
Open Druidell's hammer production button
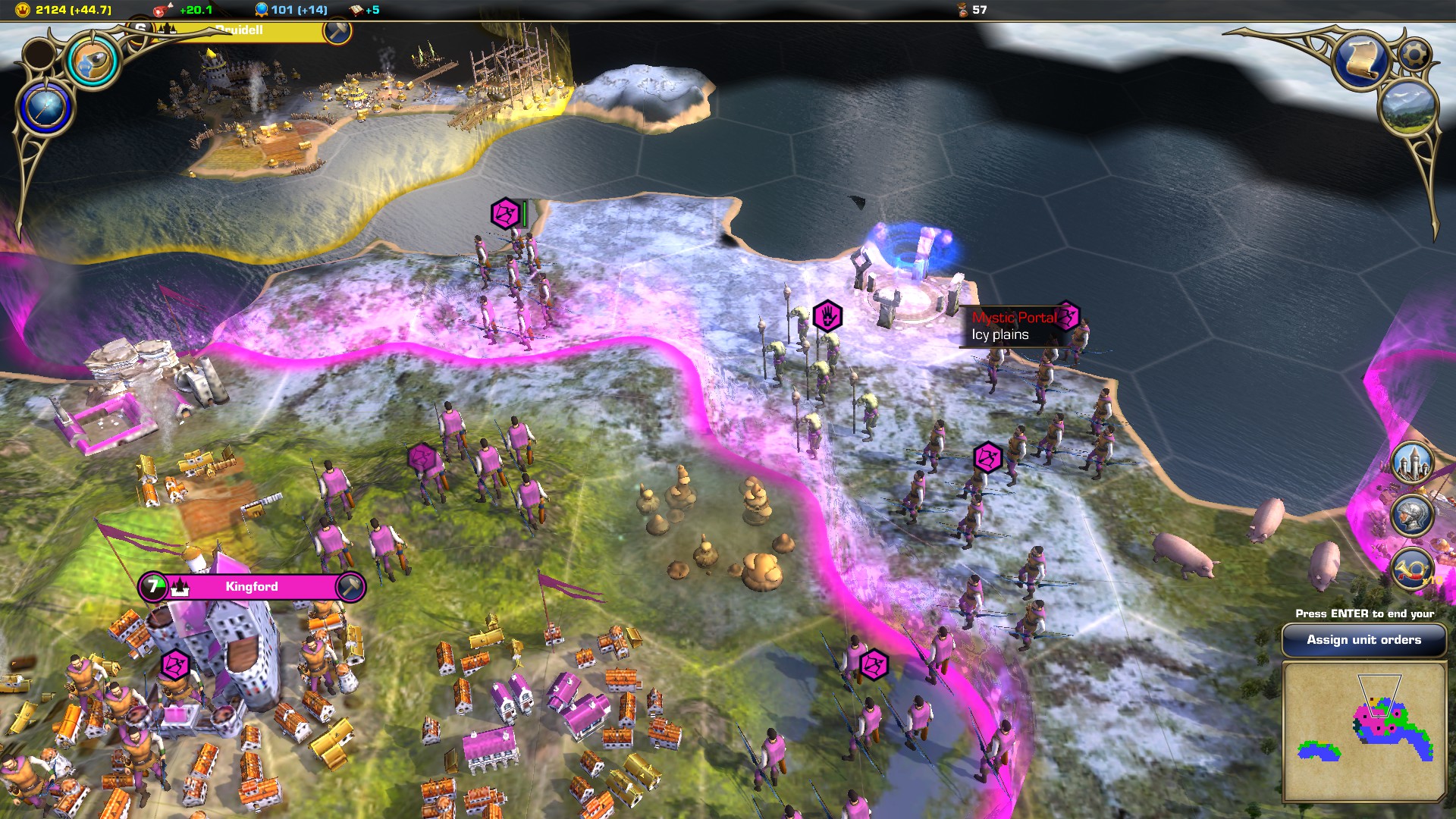[x=337, y=30]
